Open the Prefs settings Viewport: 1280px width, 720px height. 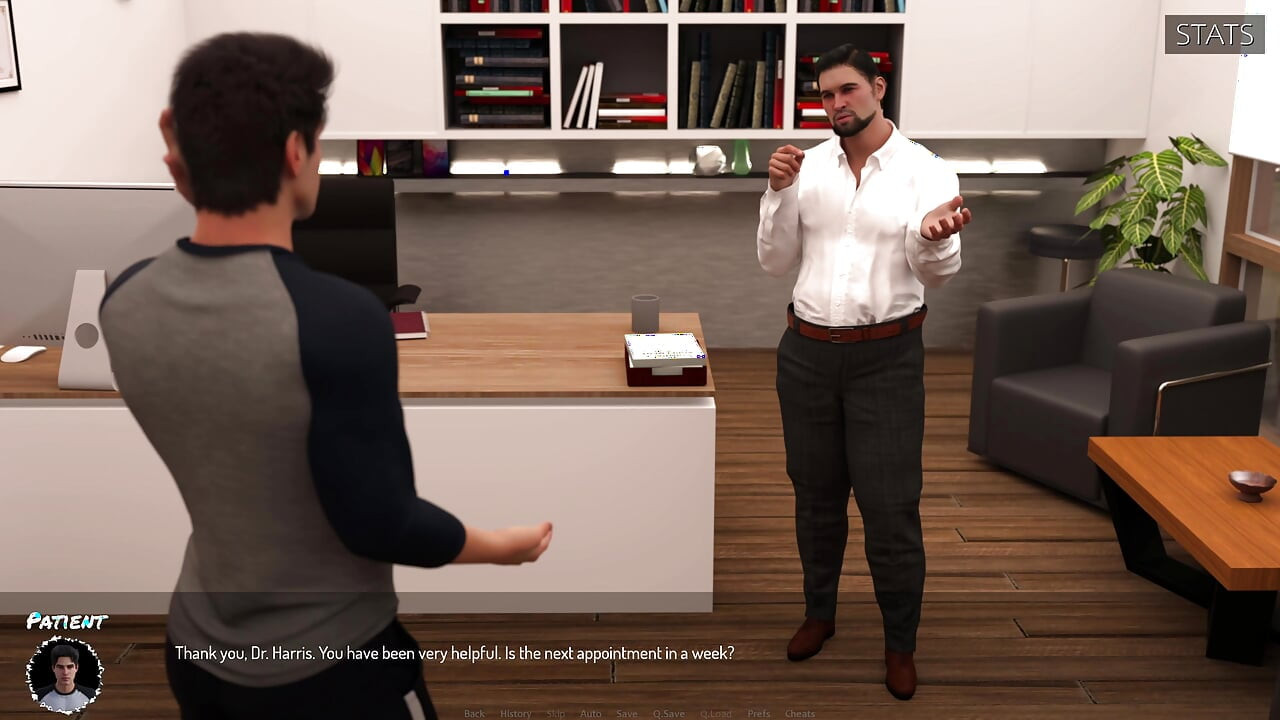[x=758, y=713]
